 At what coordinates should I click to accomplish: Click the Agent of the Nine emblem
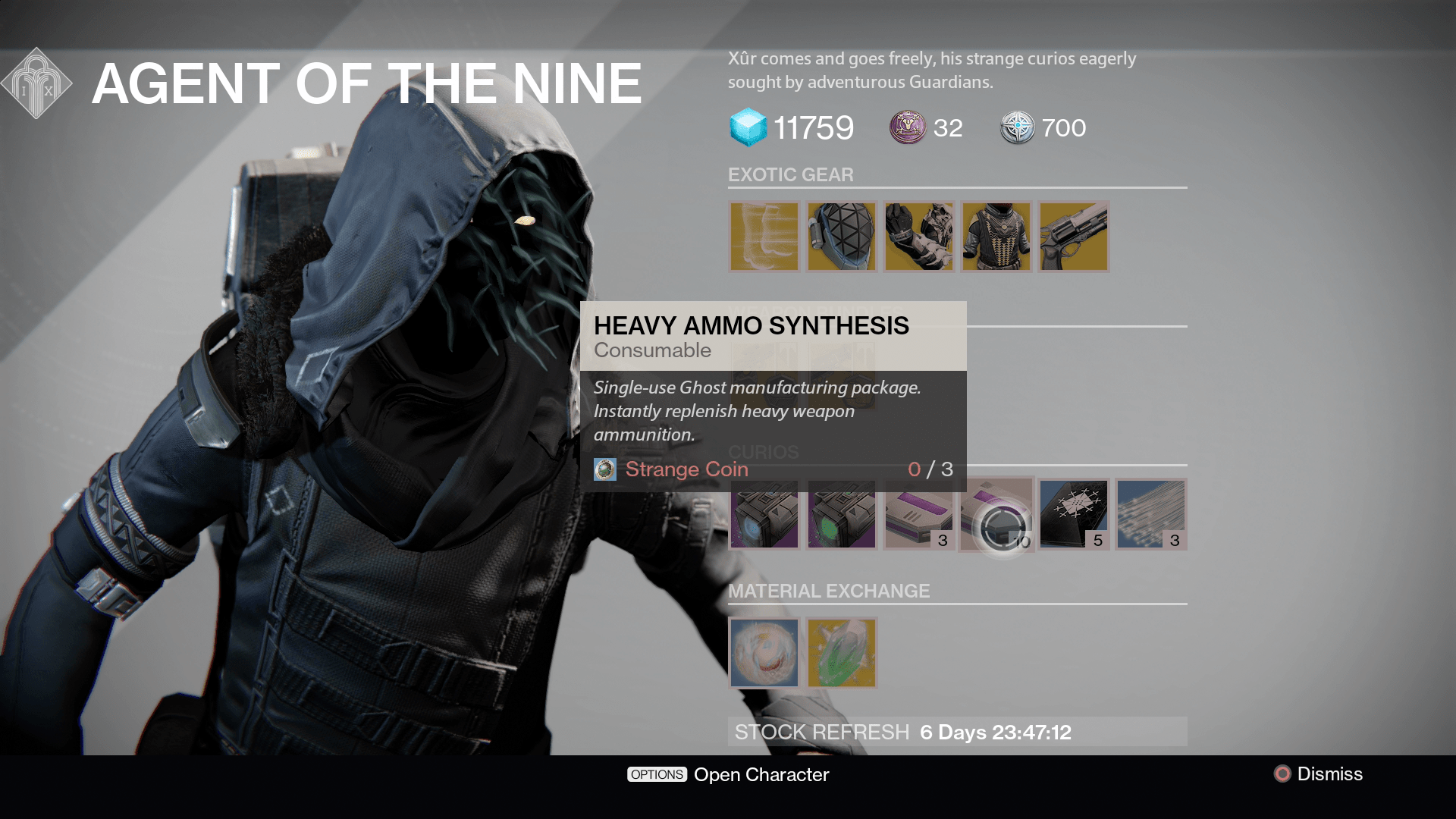click(x=36, y=82)
